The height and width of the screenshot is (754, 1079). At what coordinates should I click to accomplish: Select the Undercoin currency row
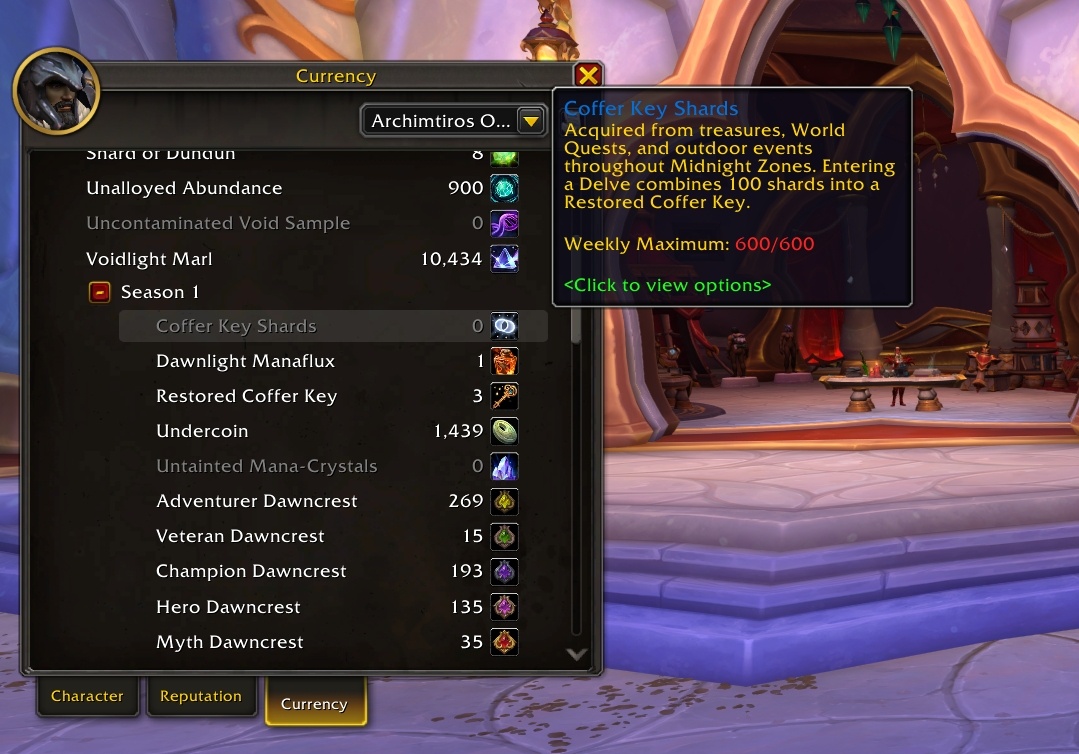click(333, 431)
